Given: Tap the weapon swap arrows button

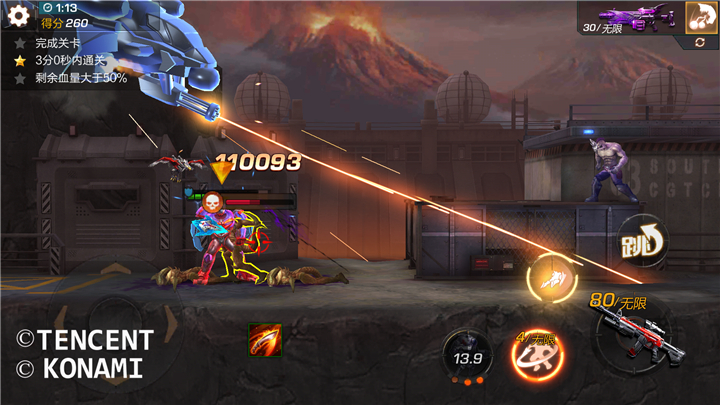Looking at the screenshot, I should [x=700, y=43].
